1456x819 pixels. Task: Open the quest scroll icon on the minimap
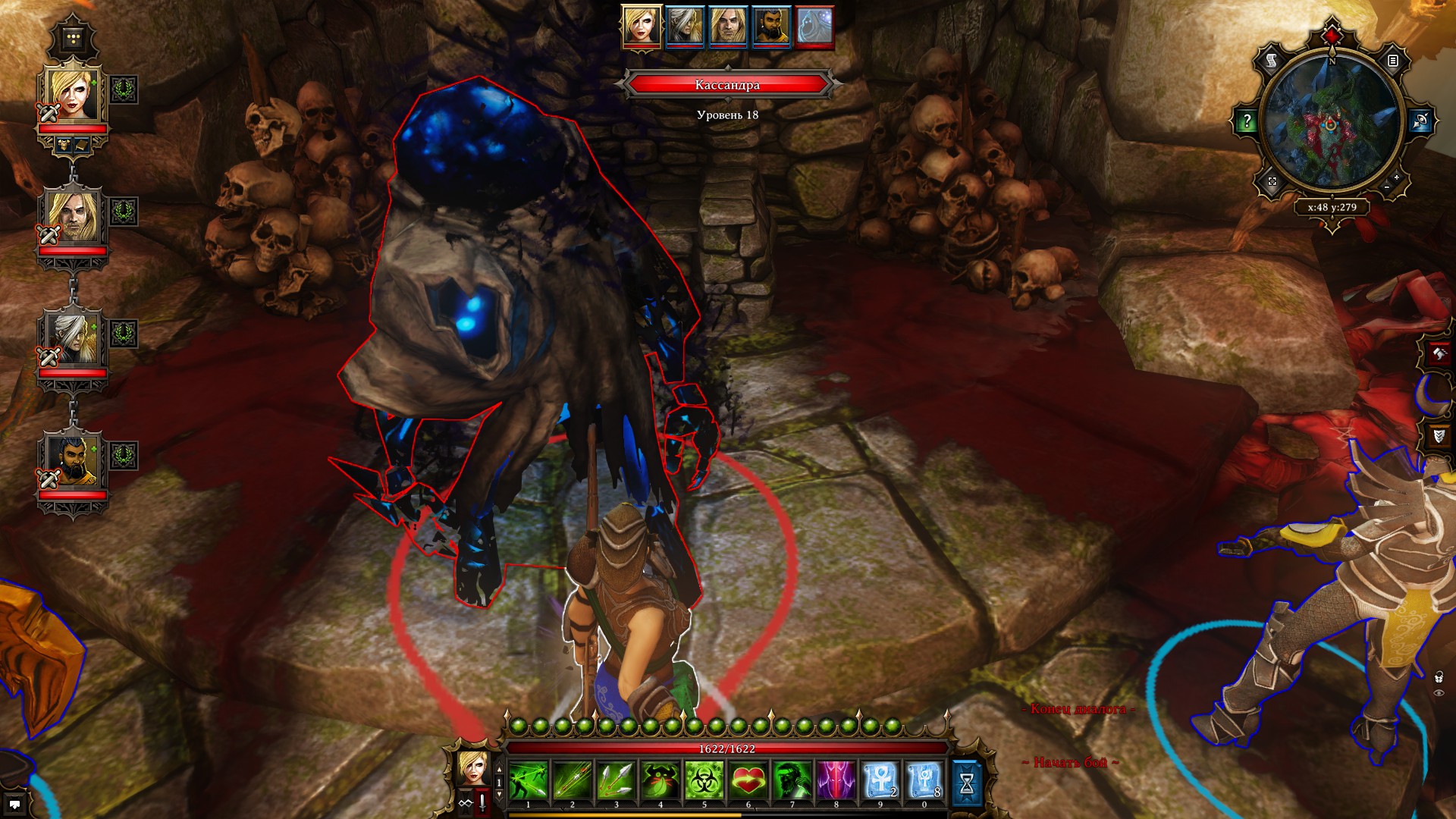tap(1271, 61)
